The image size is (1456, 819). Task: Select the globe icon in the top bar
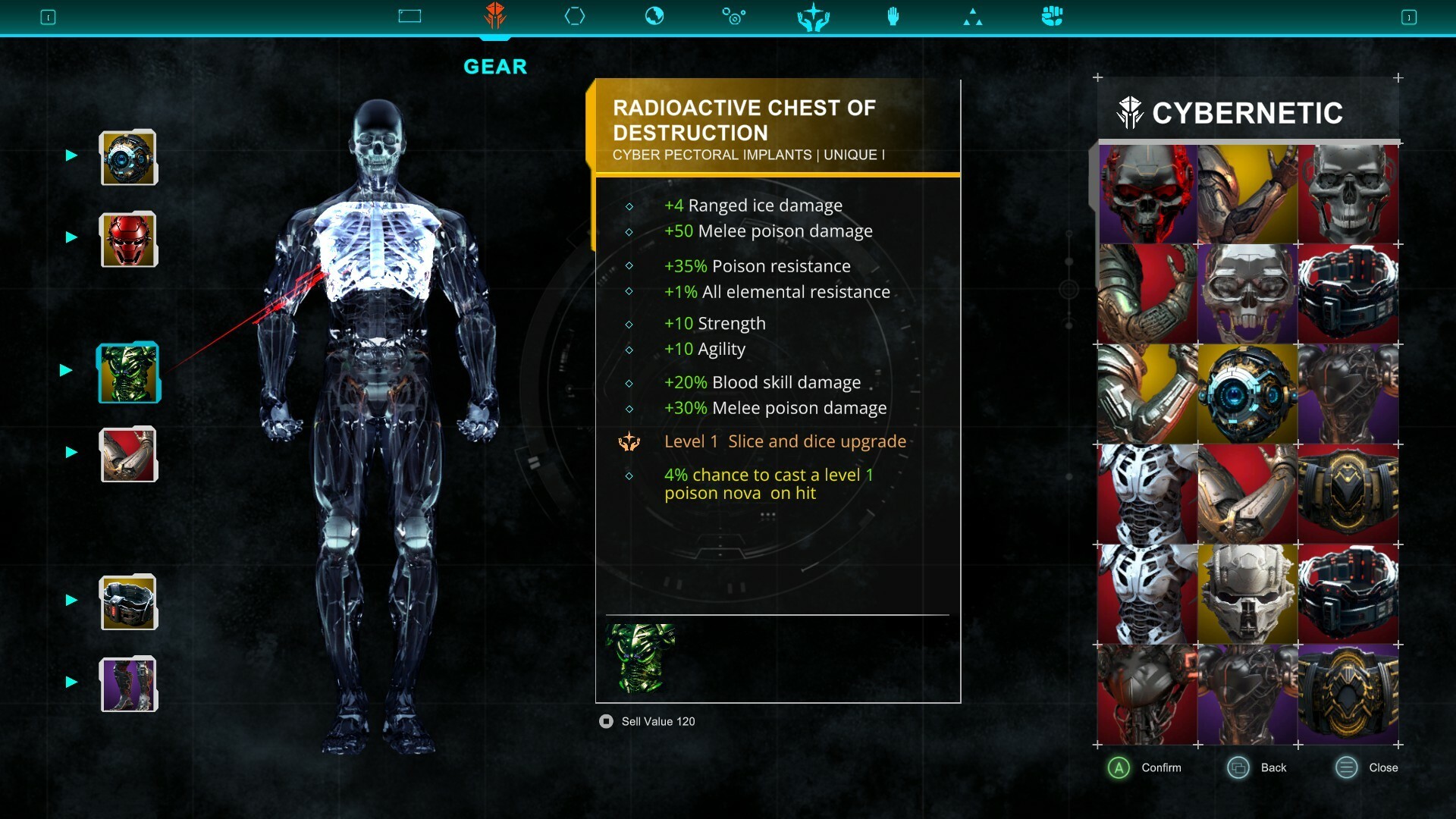pyautogui.click(x=654, y=15)
